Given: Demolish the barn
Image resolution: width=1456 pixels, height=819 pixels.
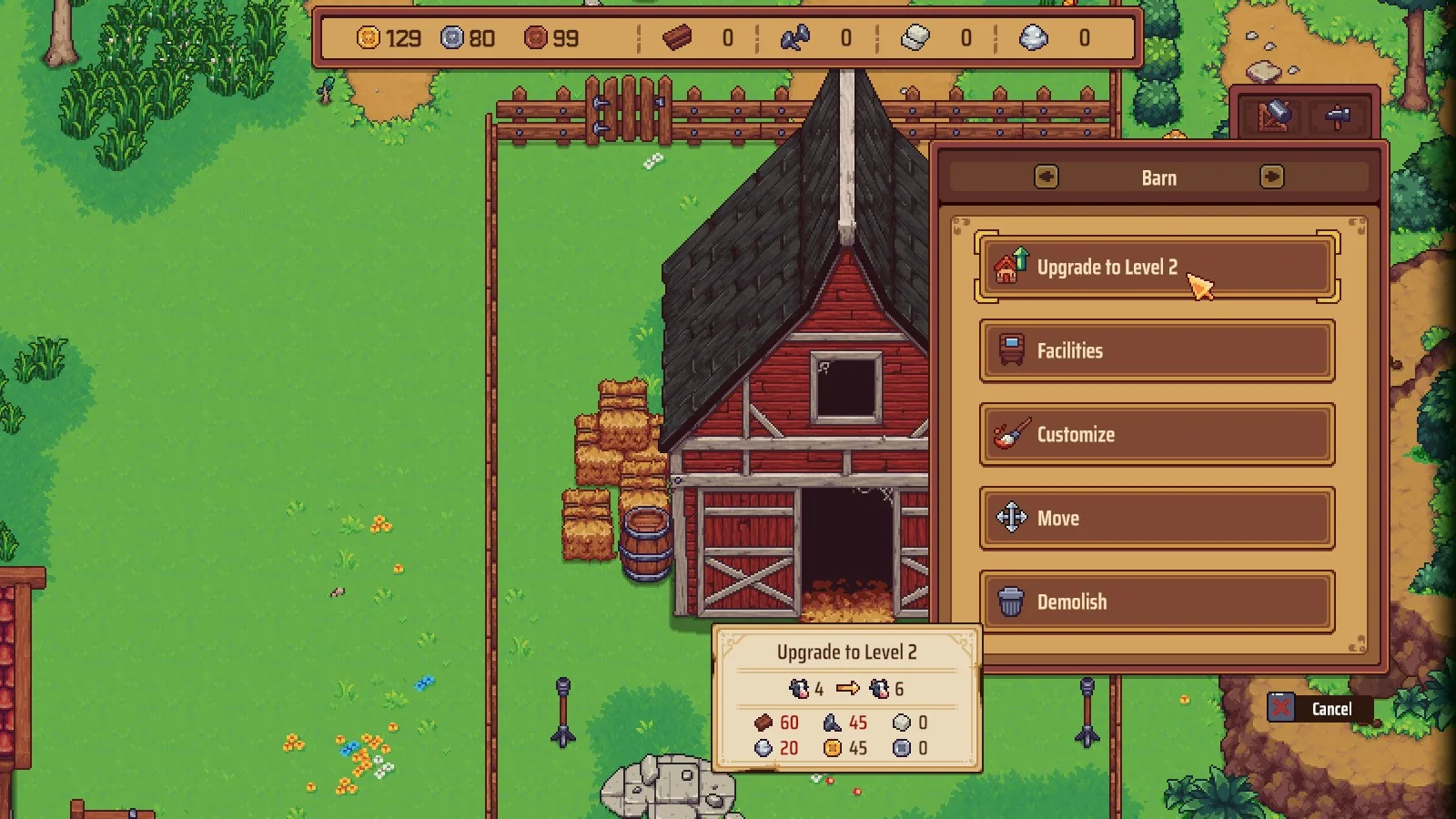Looking at the screenshot, I should [x=1156, y=602].
